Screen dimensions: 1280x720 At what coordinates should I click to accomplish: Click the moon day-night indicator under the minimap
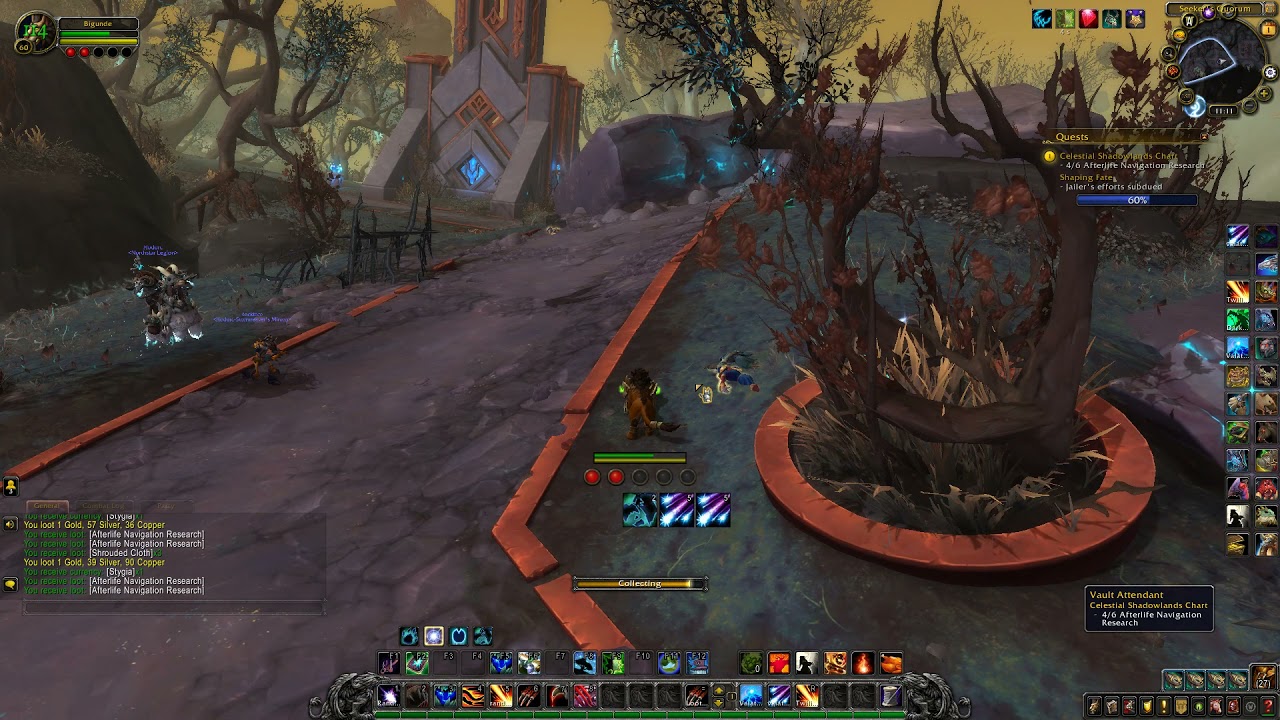coord(1193,106)
